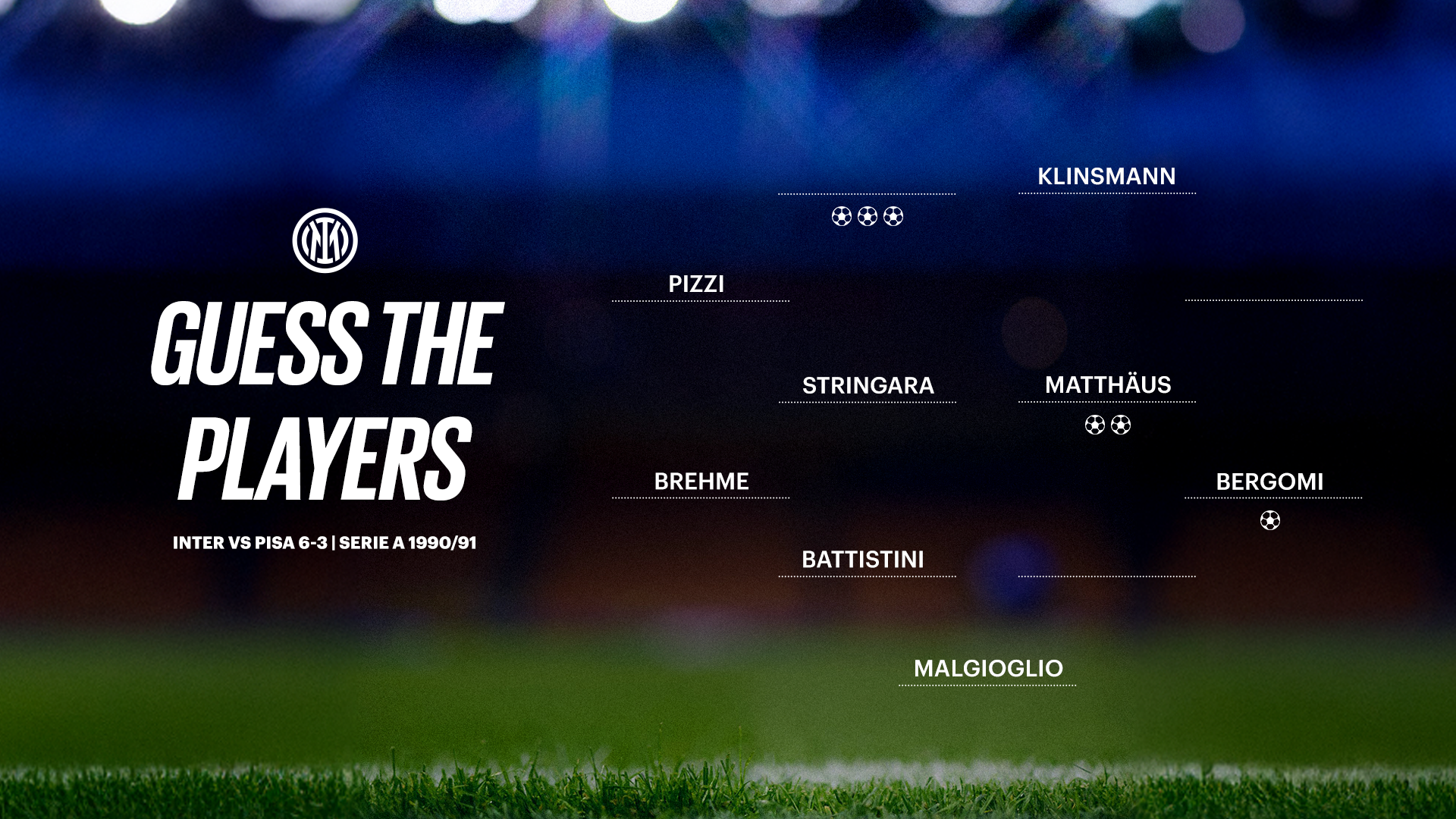Select the Klinsmann player slot
Screen dimensions: 1456x819
(1106, 177)
